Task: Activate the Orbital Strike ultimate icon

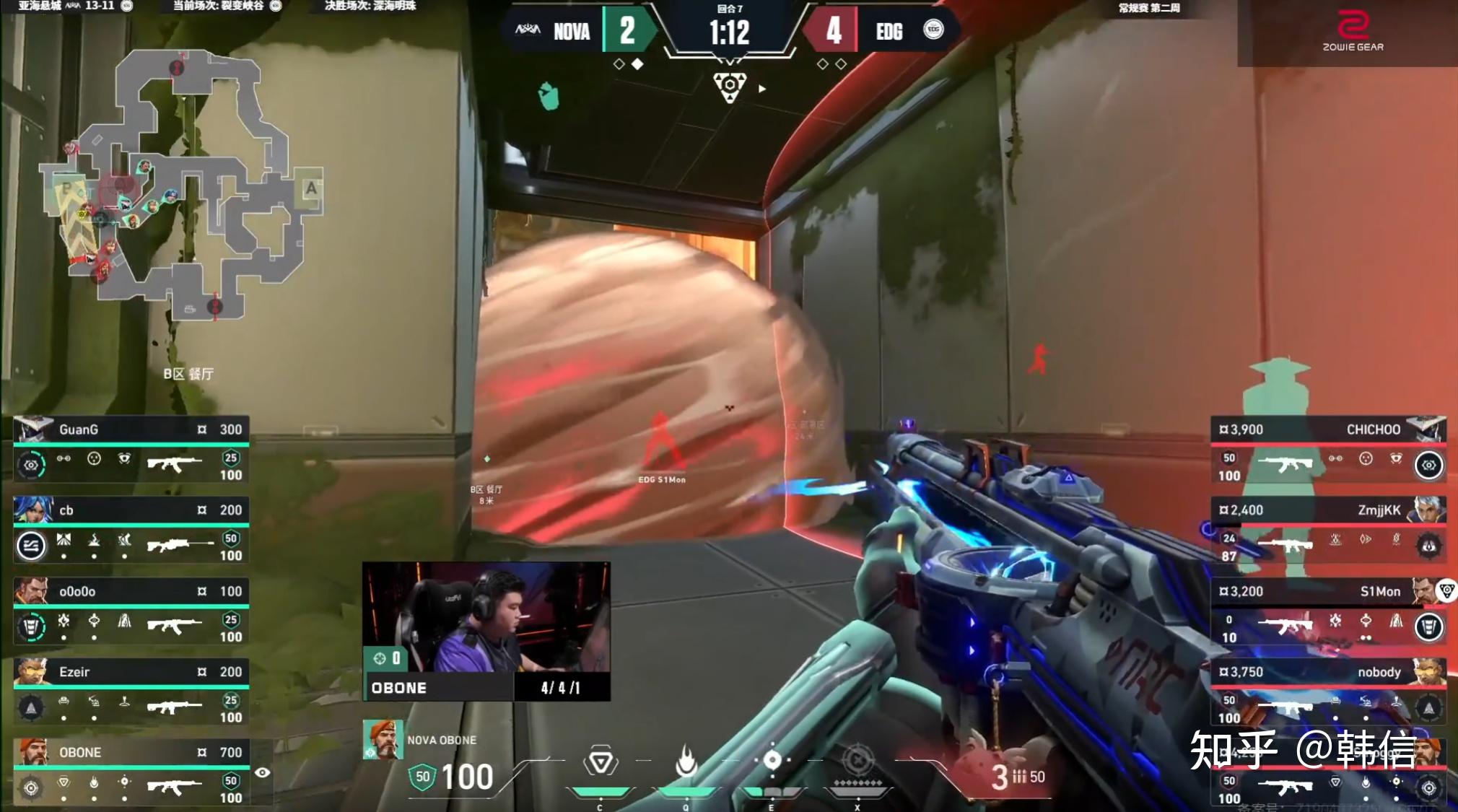Action: (x=857, y=762)
